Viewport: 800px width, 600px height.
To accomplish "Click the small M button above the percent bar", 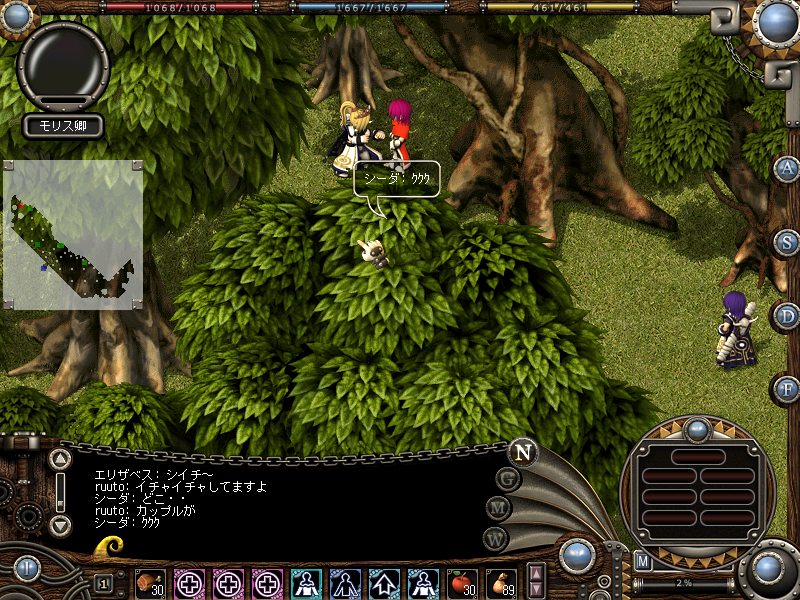I will click(643, 562).
